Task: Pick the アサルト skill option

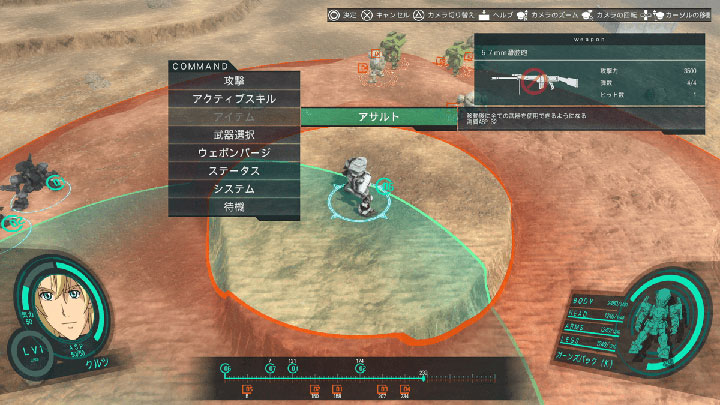Action: point(379,117)
